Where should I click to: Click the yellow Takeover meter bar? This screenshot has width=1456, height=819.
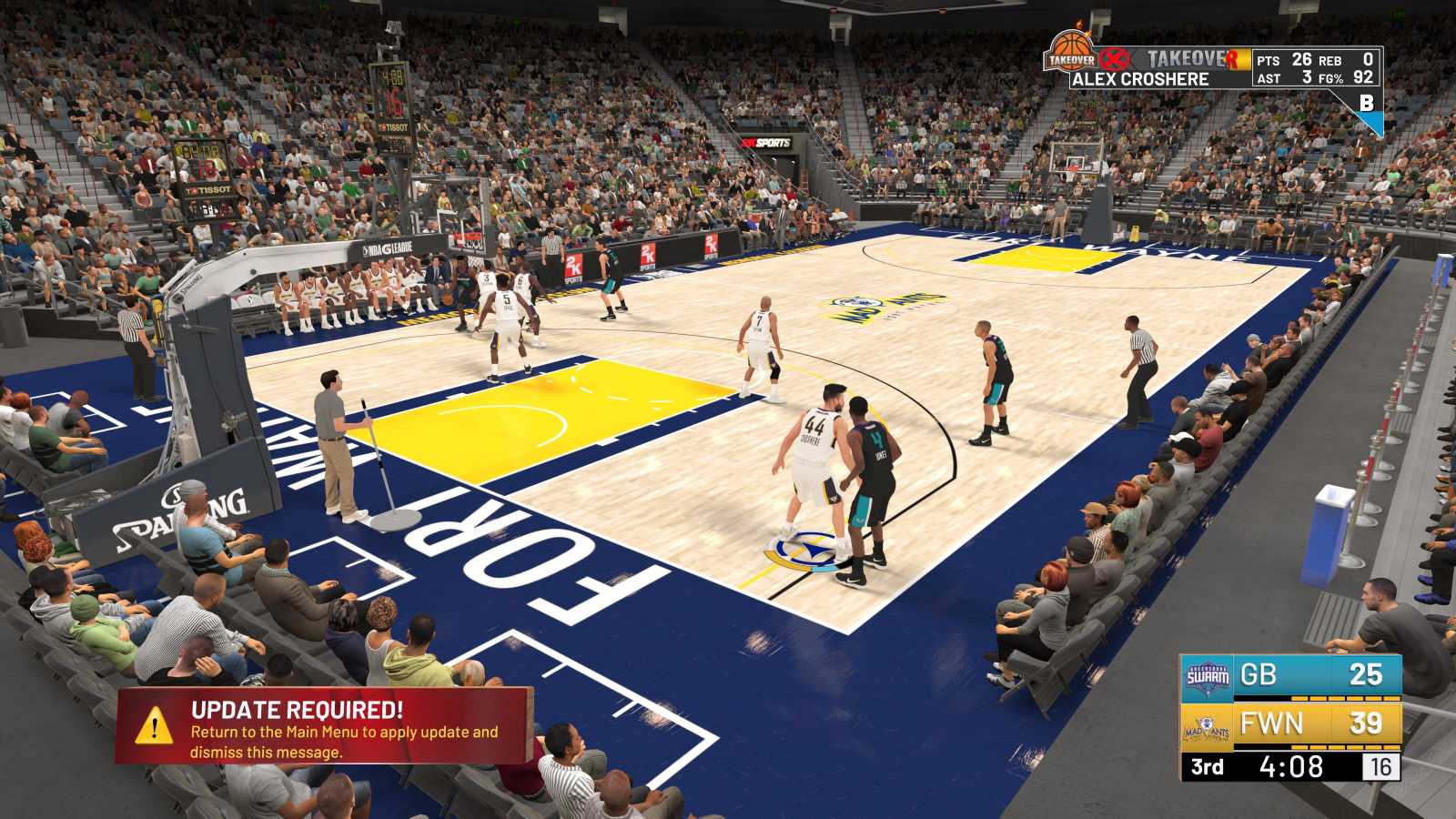point(1245,59)
